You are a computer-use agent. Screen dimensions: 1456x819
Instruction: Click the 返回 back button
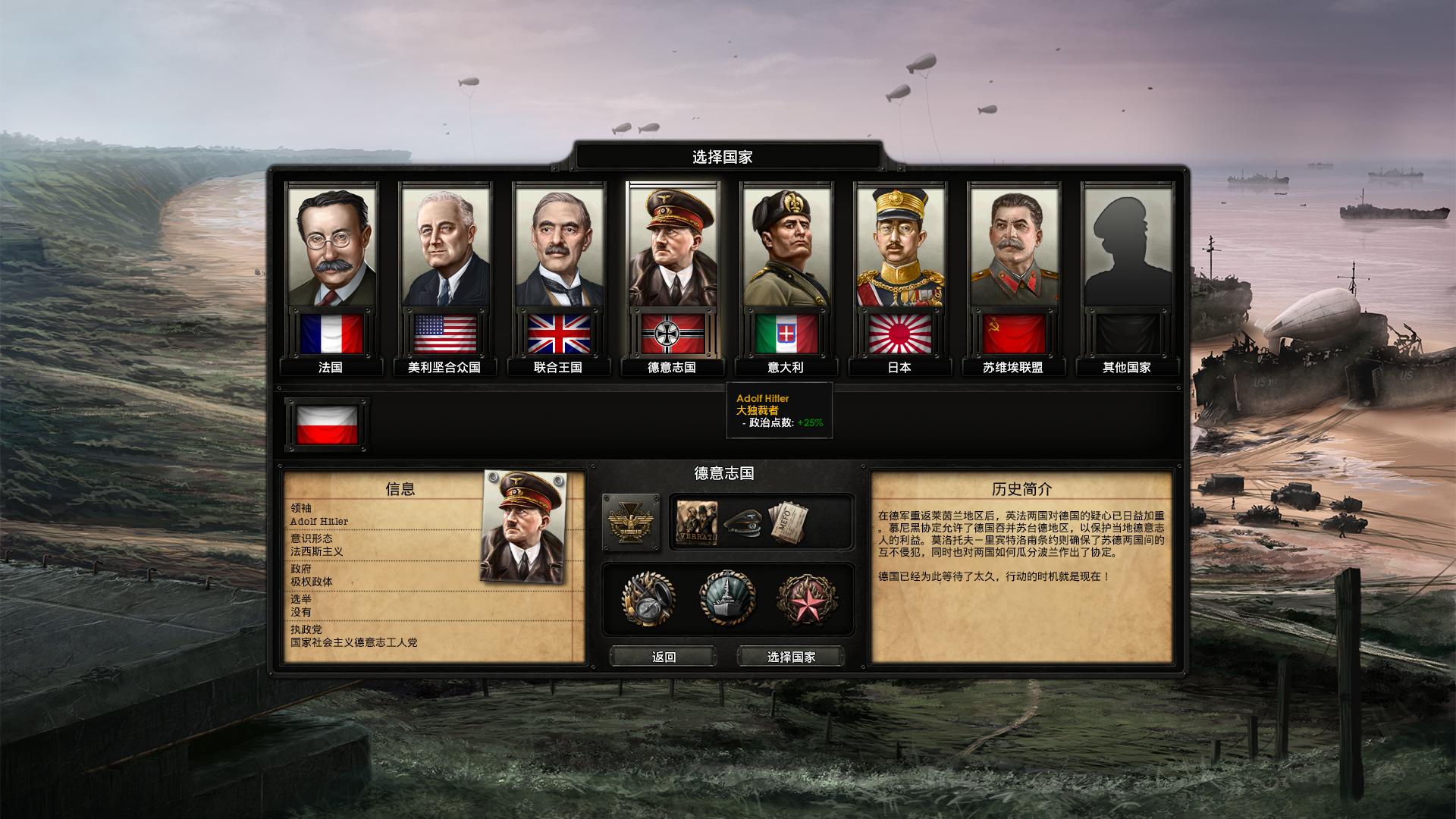tap(664, 657)
